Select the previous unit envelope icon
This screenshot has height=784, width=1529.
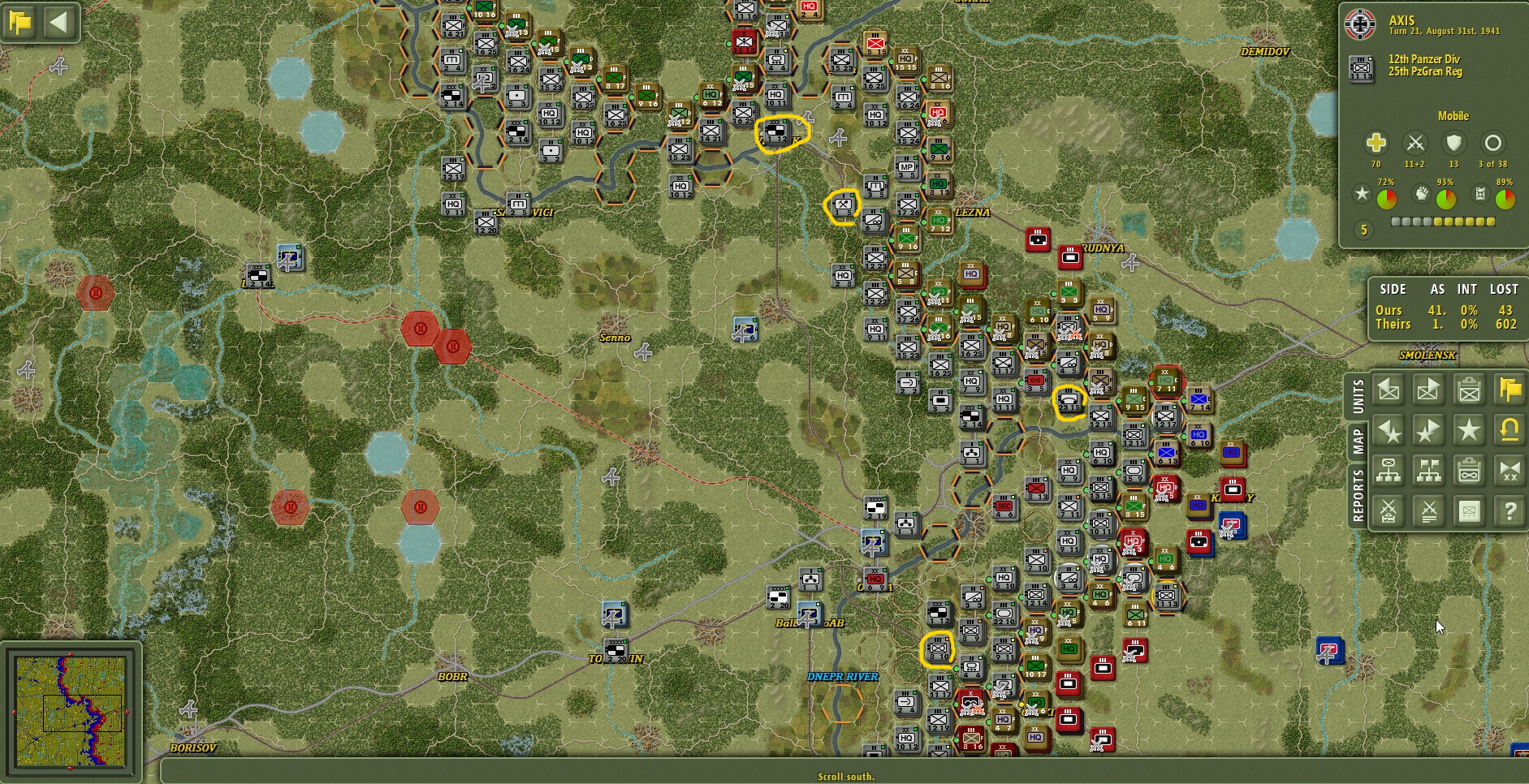tap(1389, 390)
